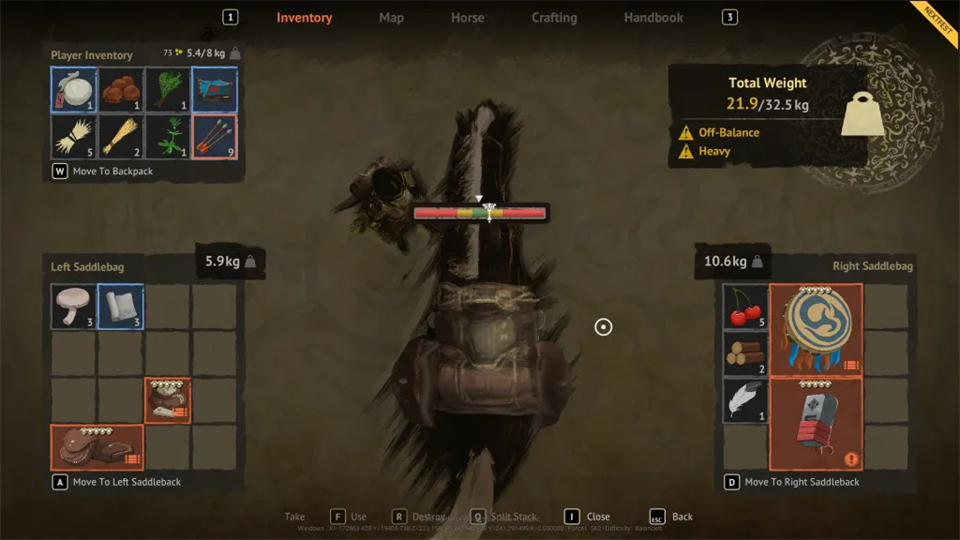The image size is (960, 540).
Task: Select the Inventory tab
Action: click(x=304, y=18)
